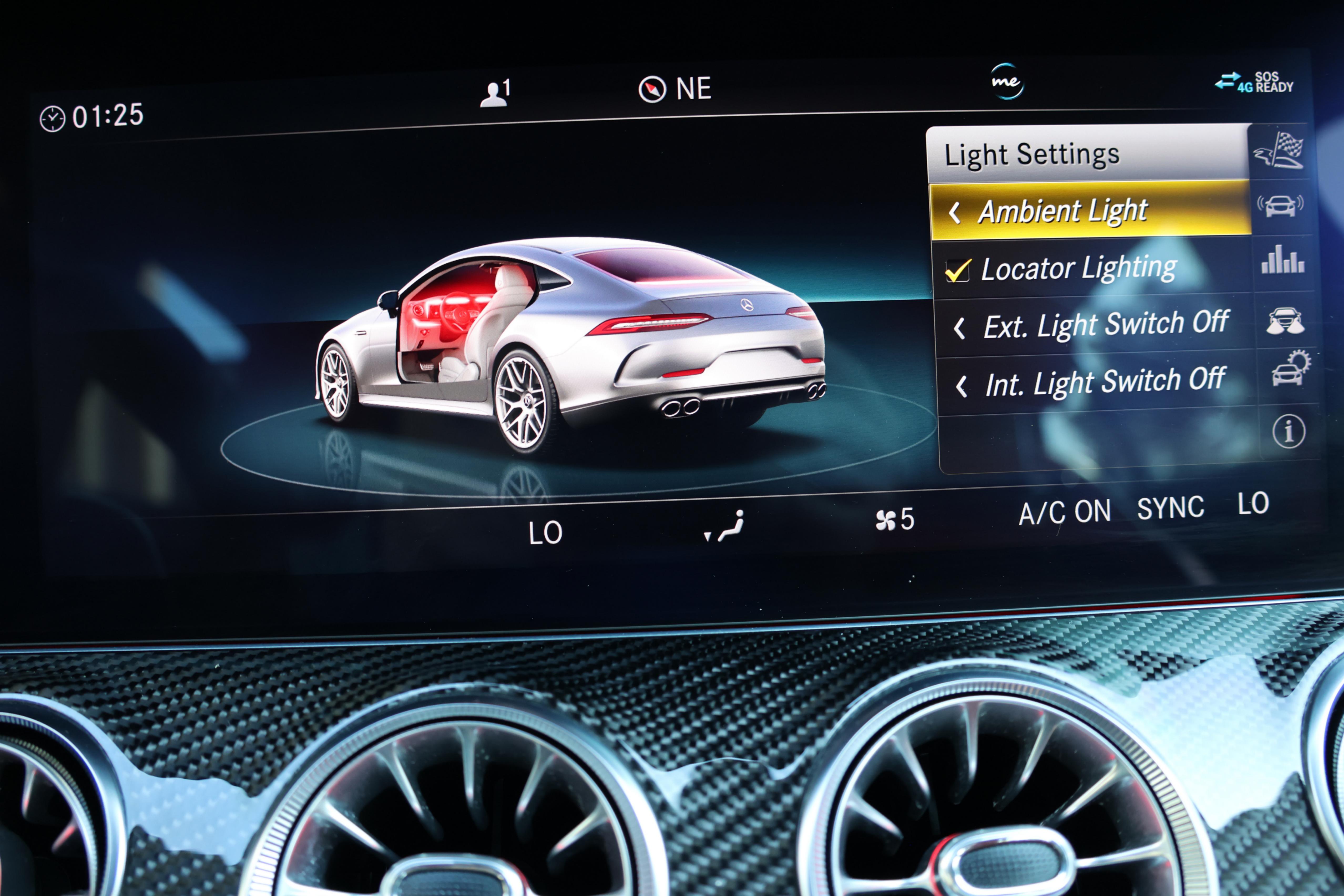Toggle the Locator Lighting checkbox
This screenshot has width=1344, height=896.
958,270
